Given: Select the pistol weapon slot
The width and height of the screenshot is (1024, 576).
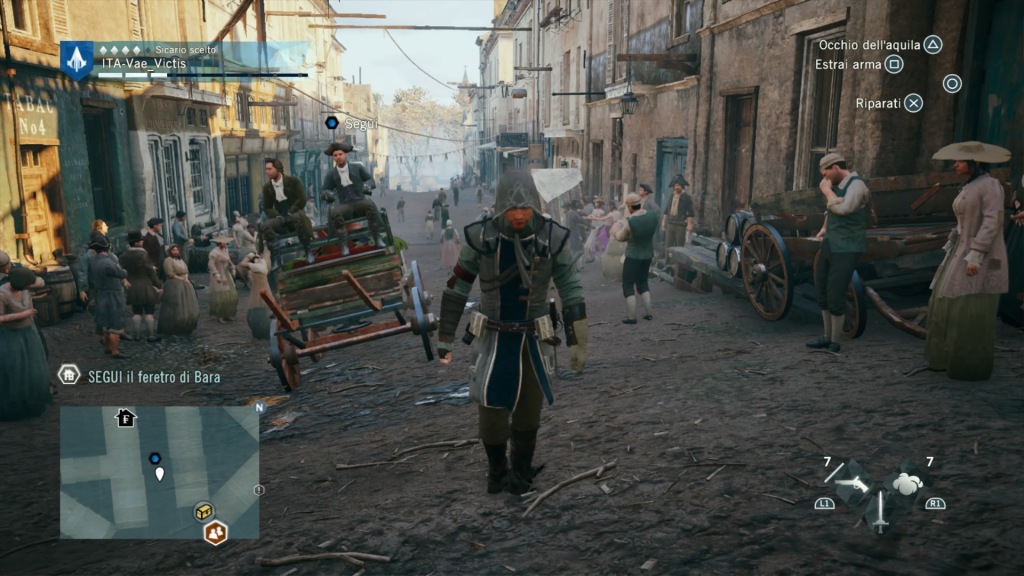Looking at the screenshot, I should click(852, 485).
